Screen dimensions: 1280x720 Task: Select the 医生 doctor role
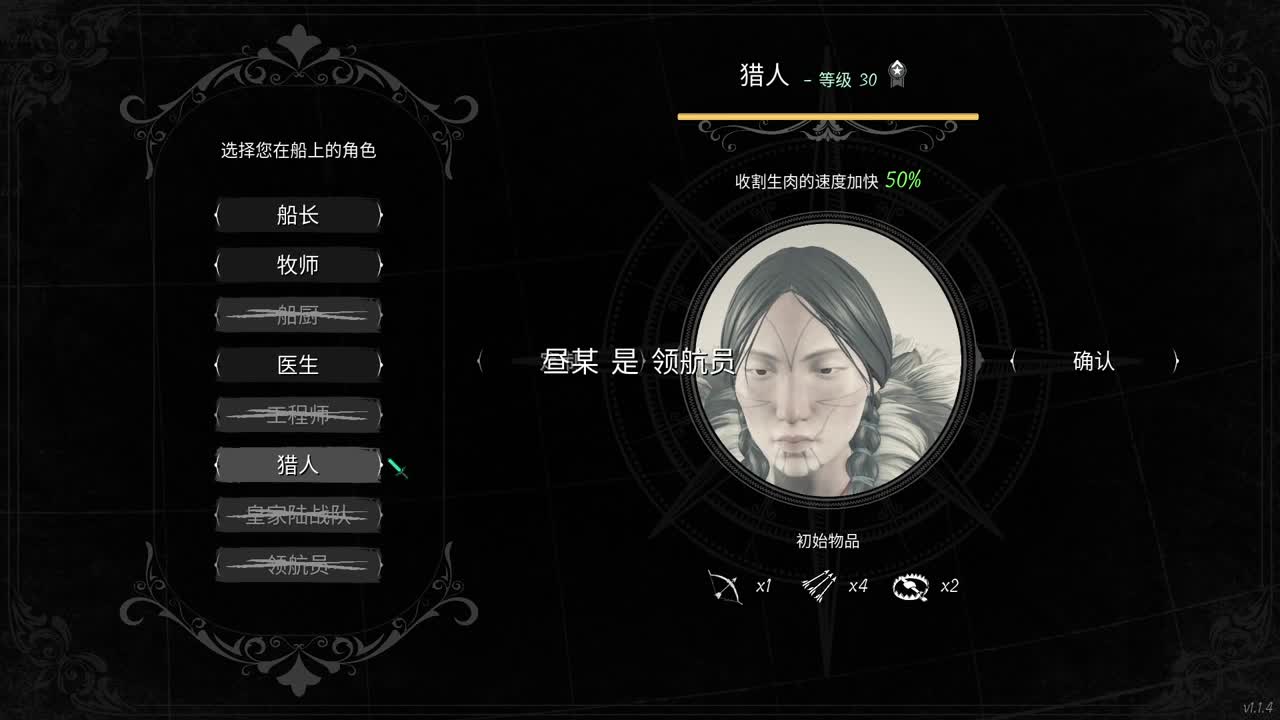(297, 364)
